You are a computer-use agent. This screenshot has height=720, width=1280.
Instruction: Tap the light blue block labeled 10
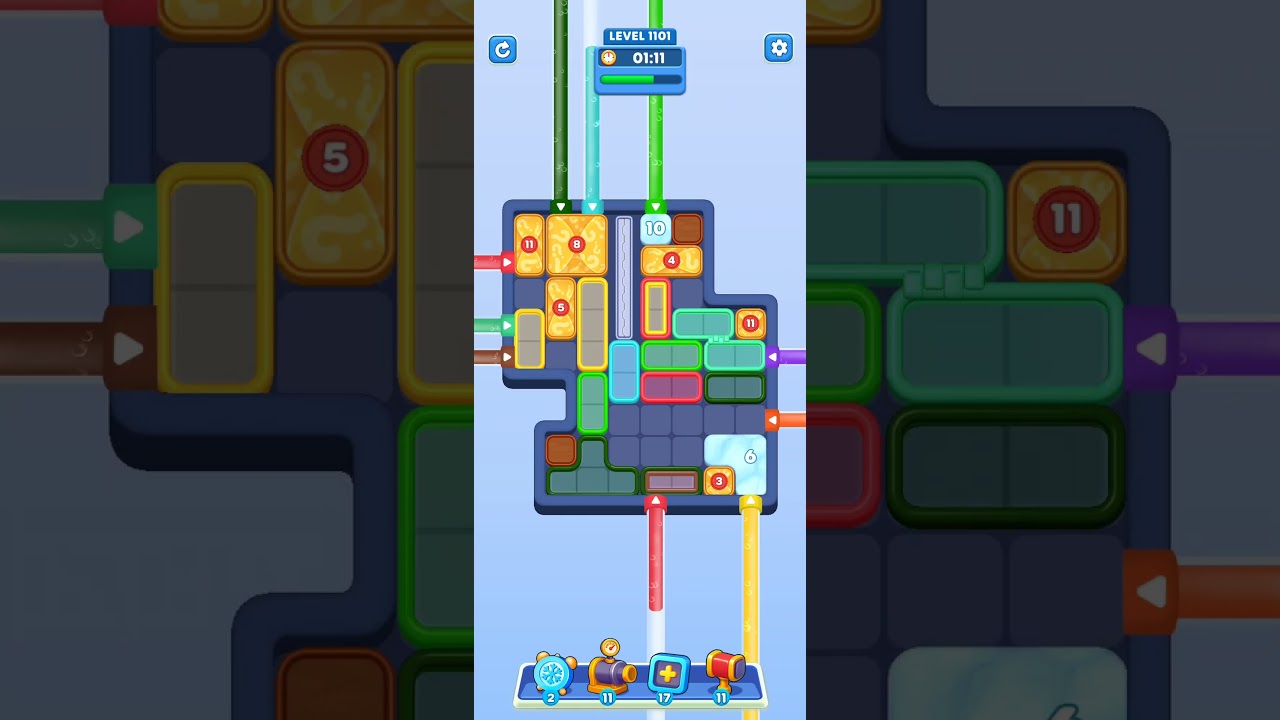point(656,227)
